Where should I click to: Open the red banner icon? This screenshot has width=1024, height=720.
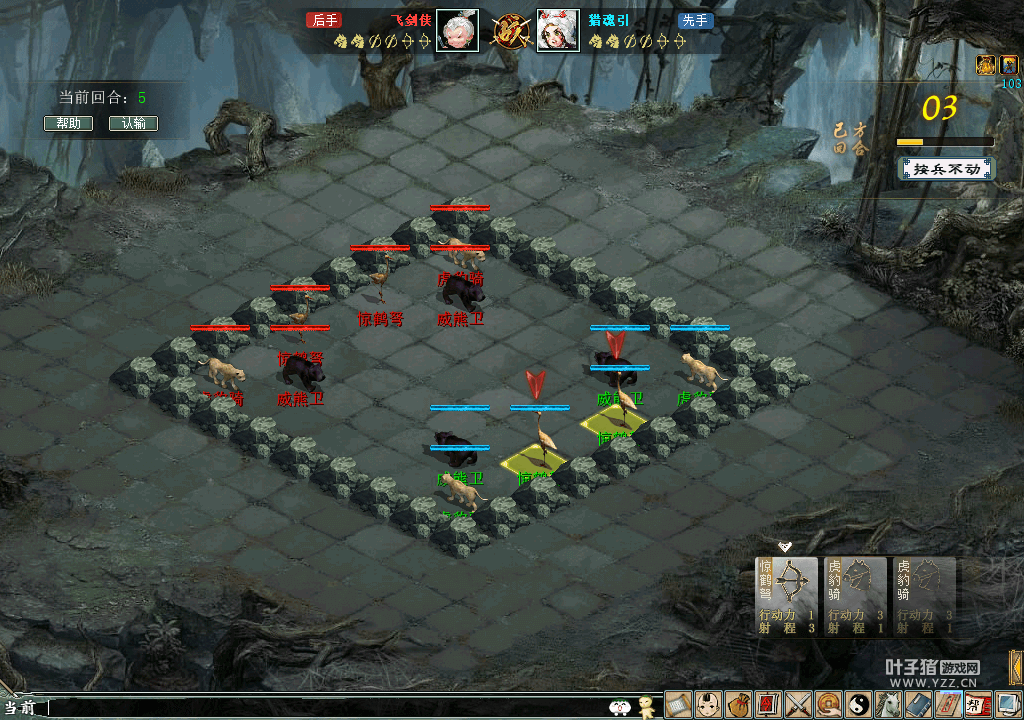768,704
